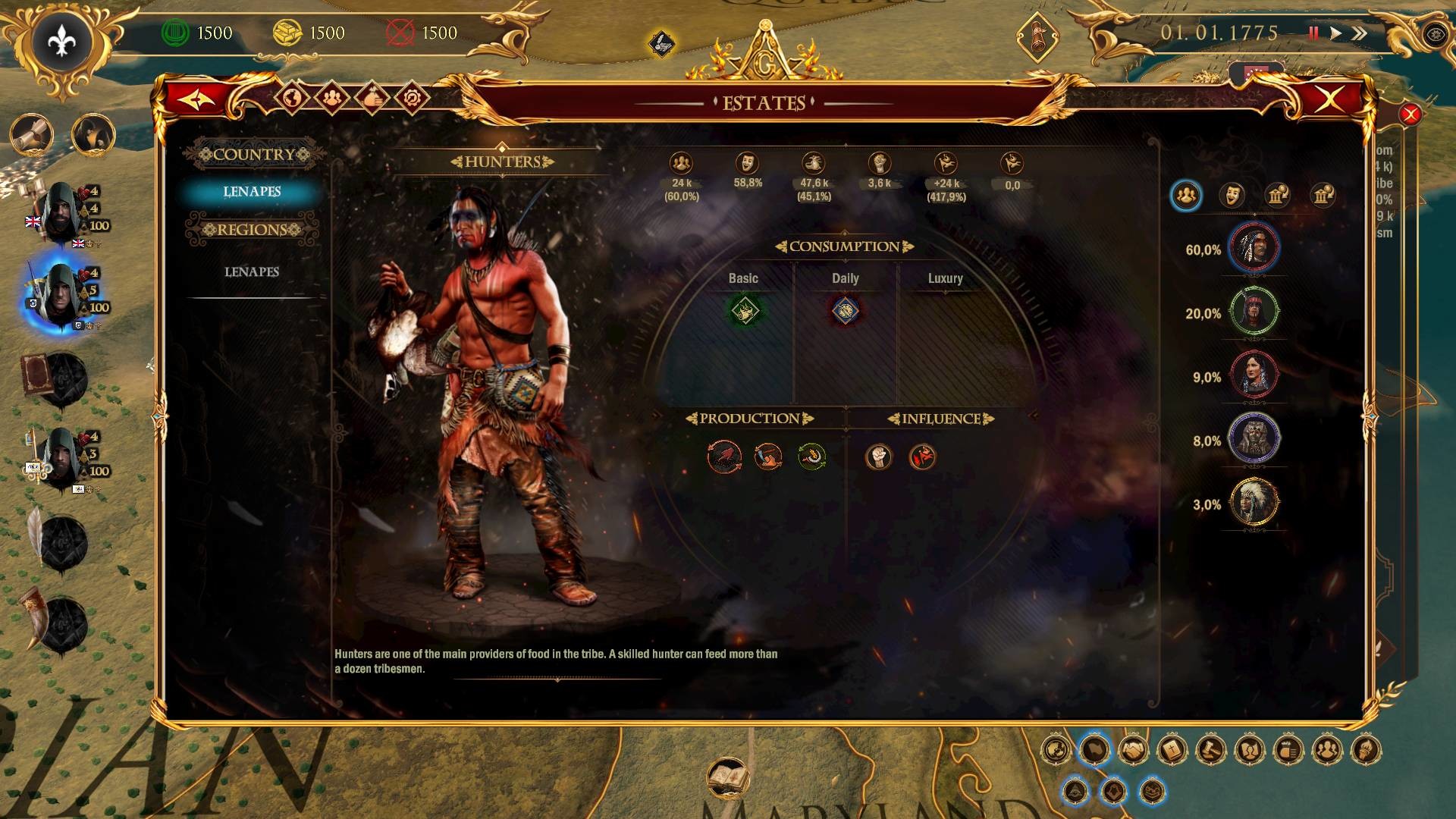Choose the estate with 20,0% share
This screenshot has height=819, width=1456.
pos(1254,311)
